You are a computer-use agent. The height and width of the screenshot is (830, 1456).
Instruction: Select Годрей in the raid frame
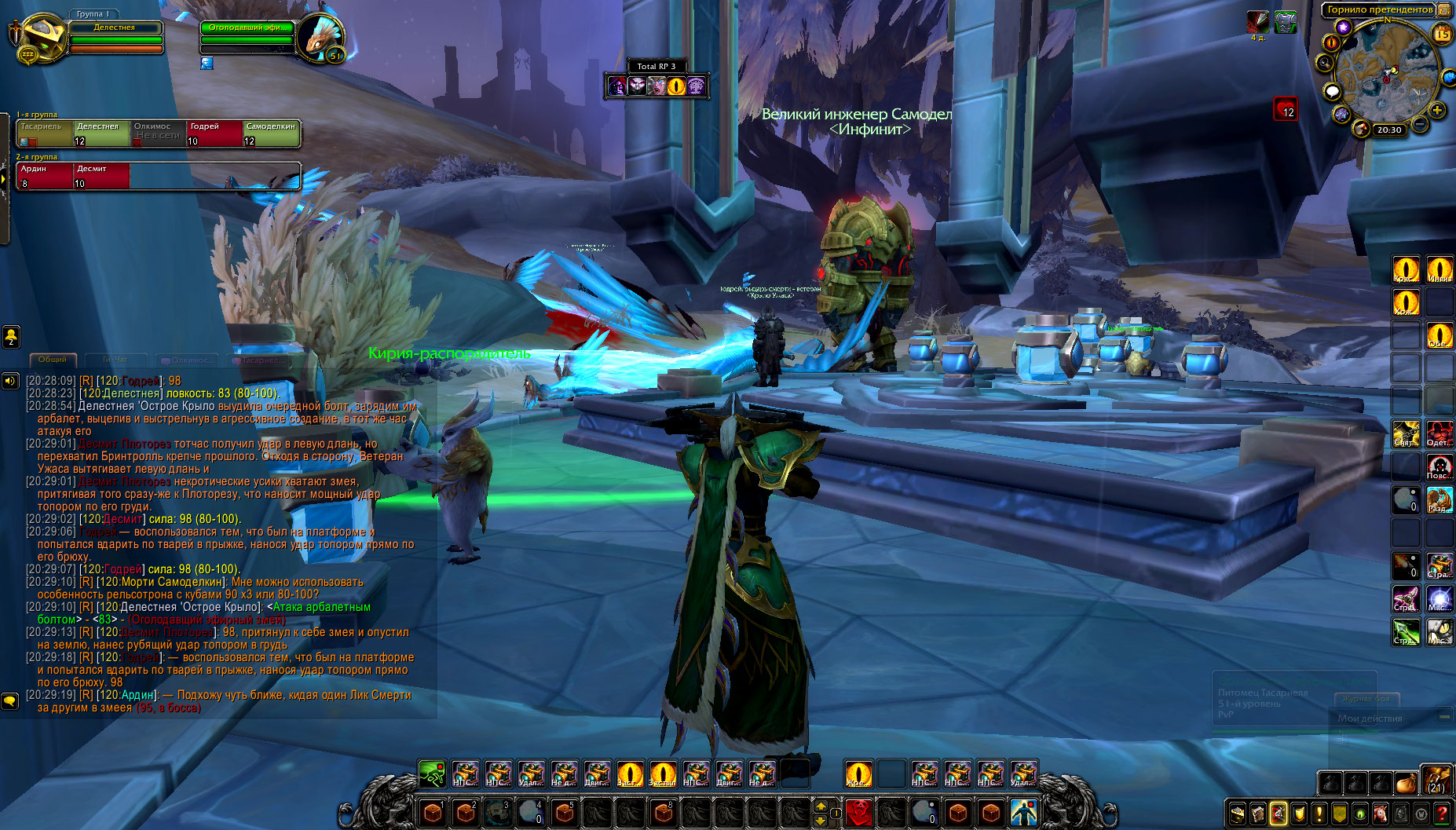pyautogui.click(x=214, y=133)
